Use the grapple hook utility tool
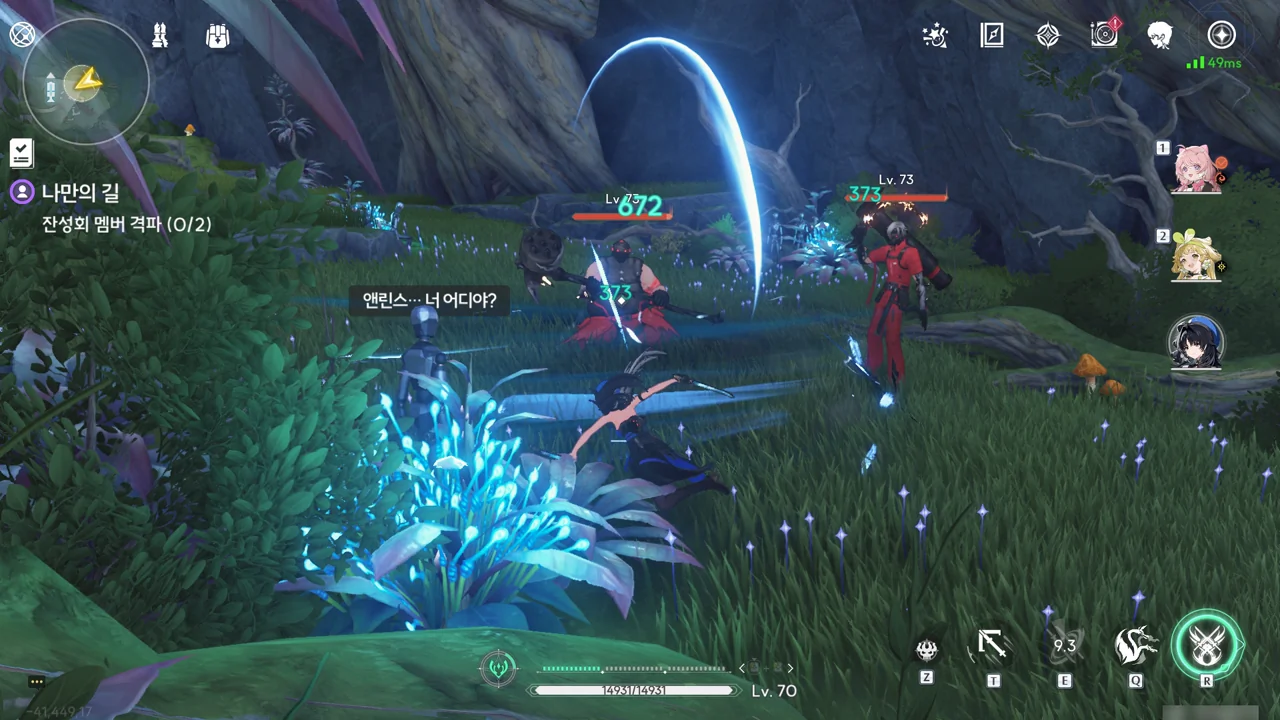The width and height of the screenshot is (1280, 720). coord(992,646)
